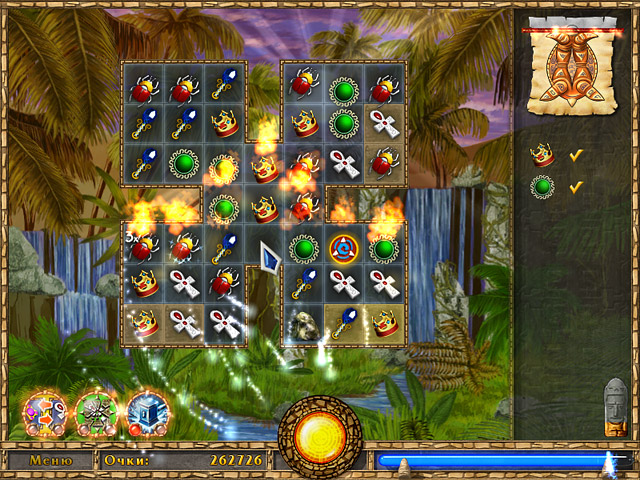
Task: Select the skull tile on the board
Action: [303, 322]
